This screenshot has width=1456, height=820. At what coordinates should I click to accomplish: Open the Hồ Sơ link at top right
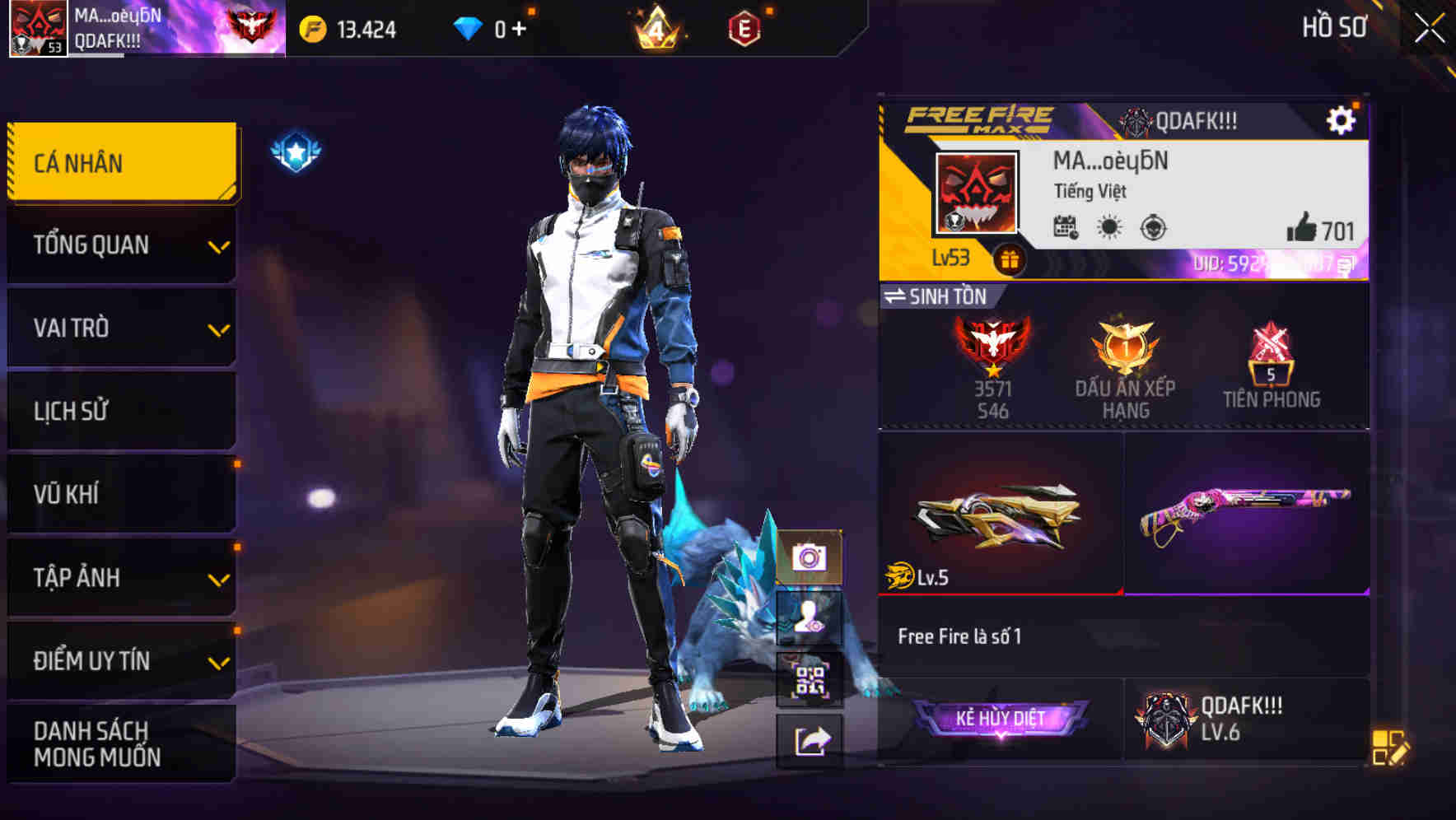pyautogui.click(x=1336, y=27)
